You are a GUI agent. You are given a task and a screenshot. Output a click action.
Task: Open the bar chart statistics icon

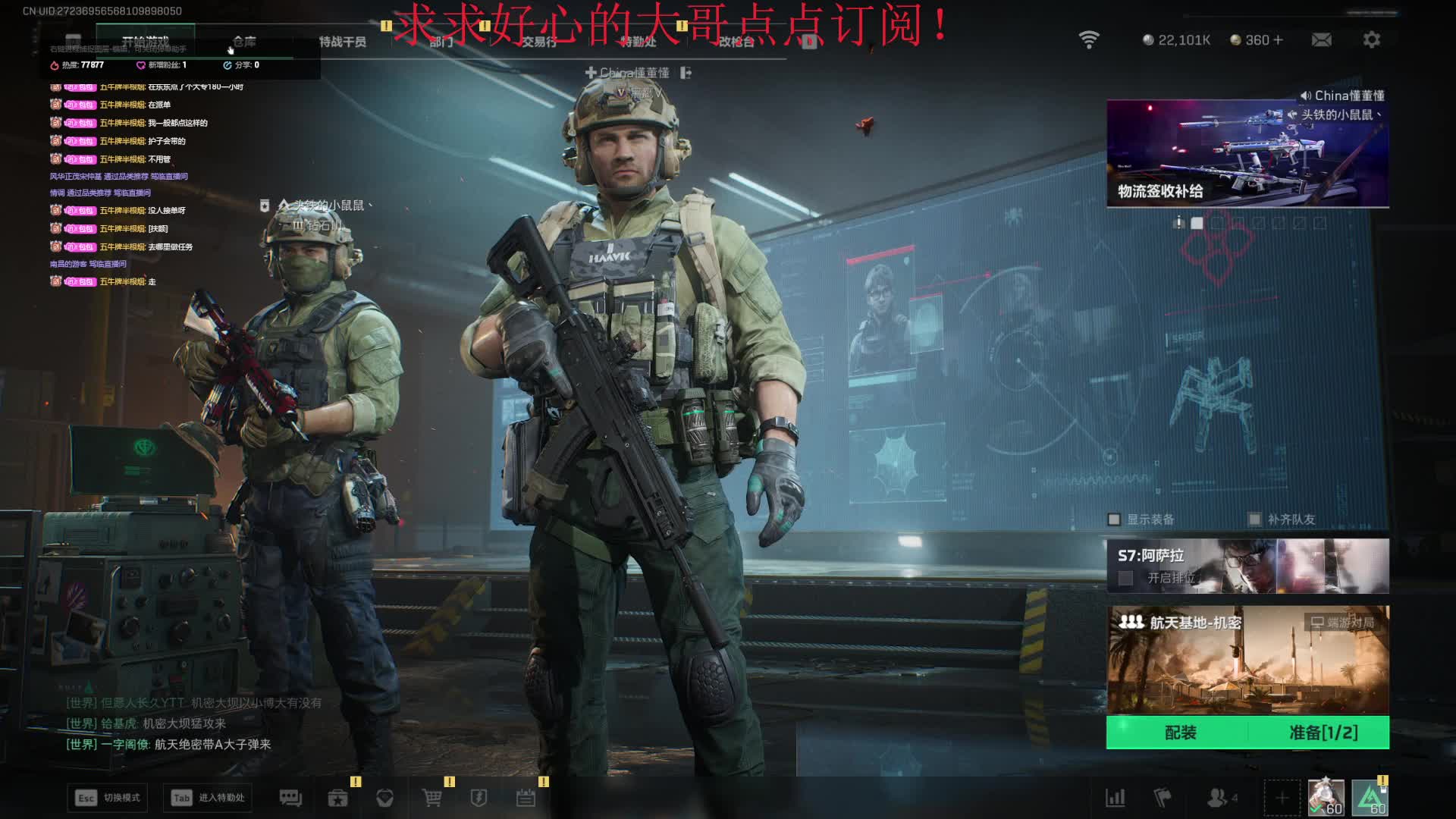(1115, 798)
